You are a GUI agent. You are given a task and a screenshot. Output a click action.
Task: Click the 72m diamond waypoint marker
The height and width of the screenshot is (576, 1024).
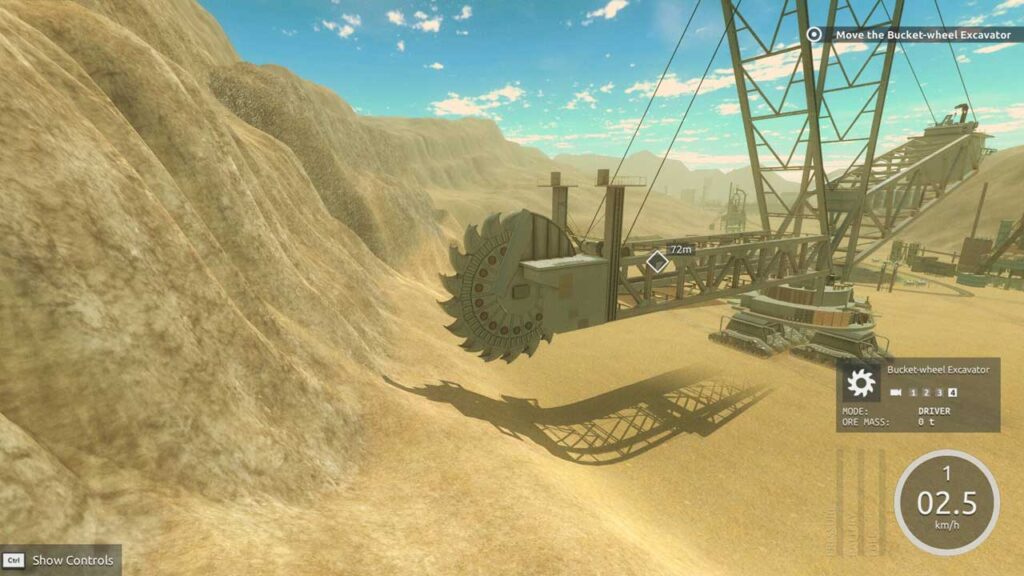click(x=656, y=262)
